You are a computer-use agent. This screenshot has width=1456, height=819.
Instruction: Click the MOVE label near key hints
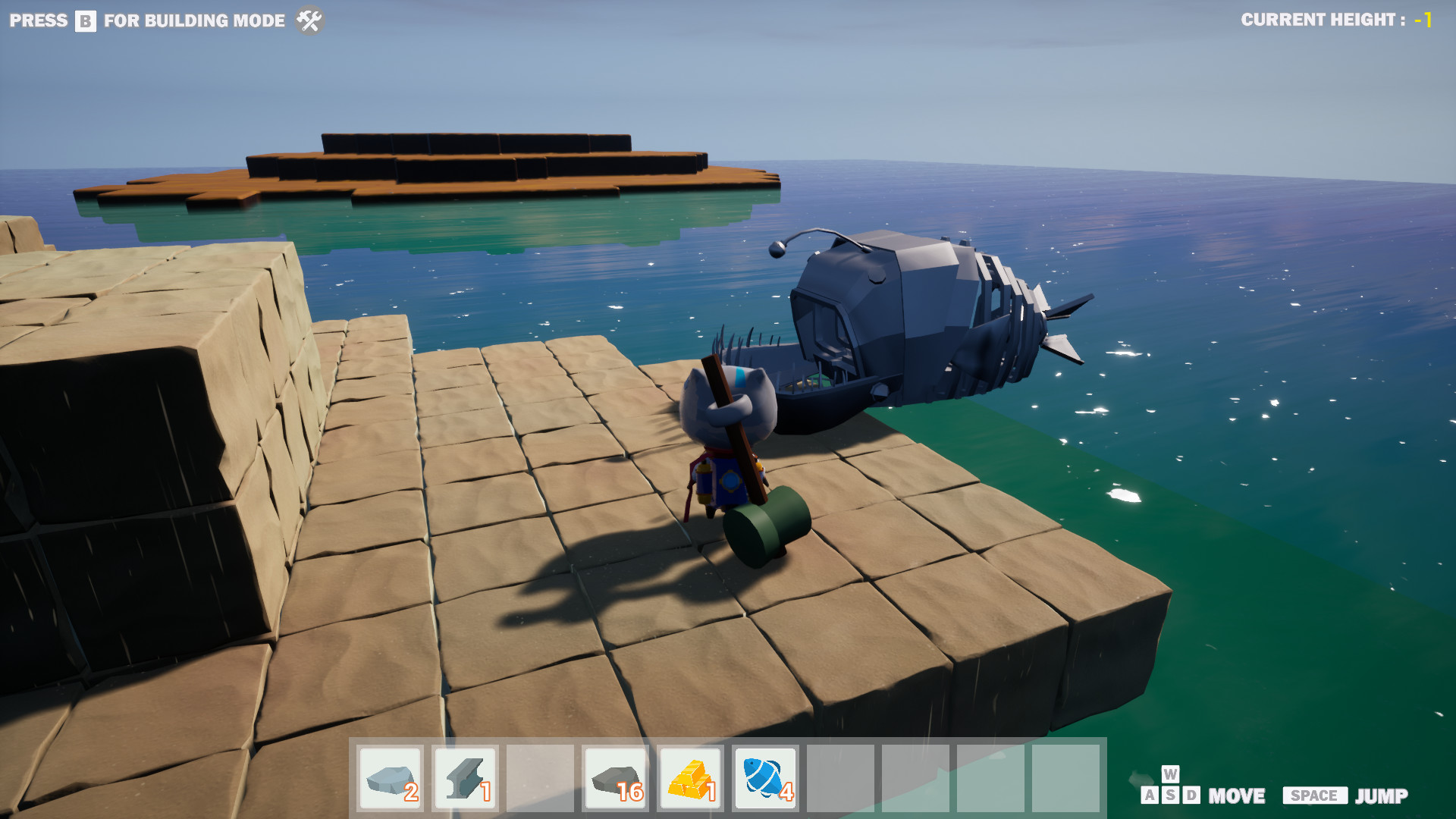click(1238, 796)
